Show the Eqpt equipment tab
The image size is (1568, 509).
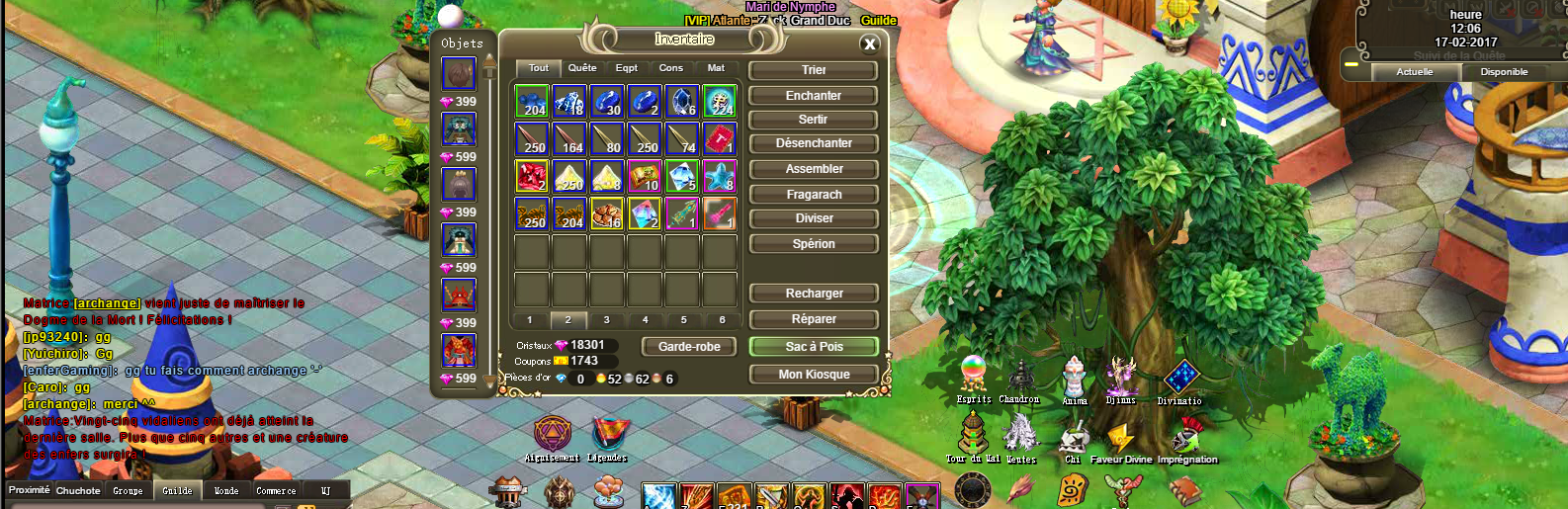(x=627, y=68)
